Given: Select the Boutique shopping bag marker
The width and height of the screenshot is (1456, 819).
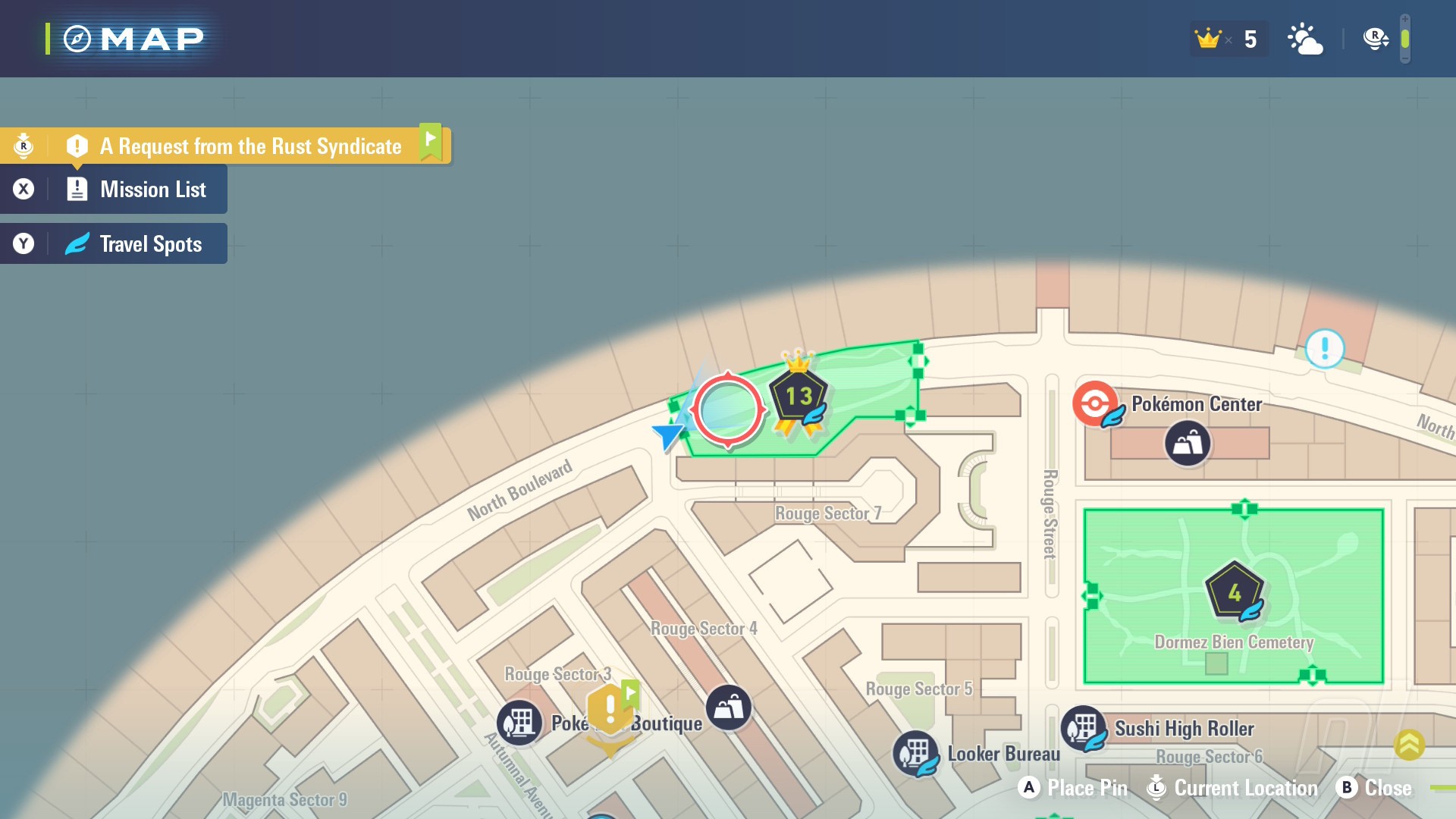Looking at the screenshot, I should tap(729, 708).
